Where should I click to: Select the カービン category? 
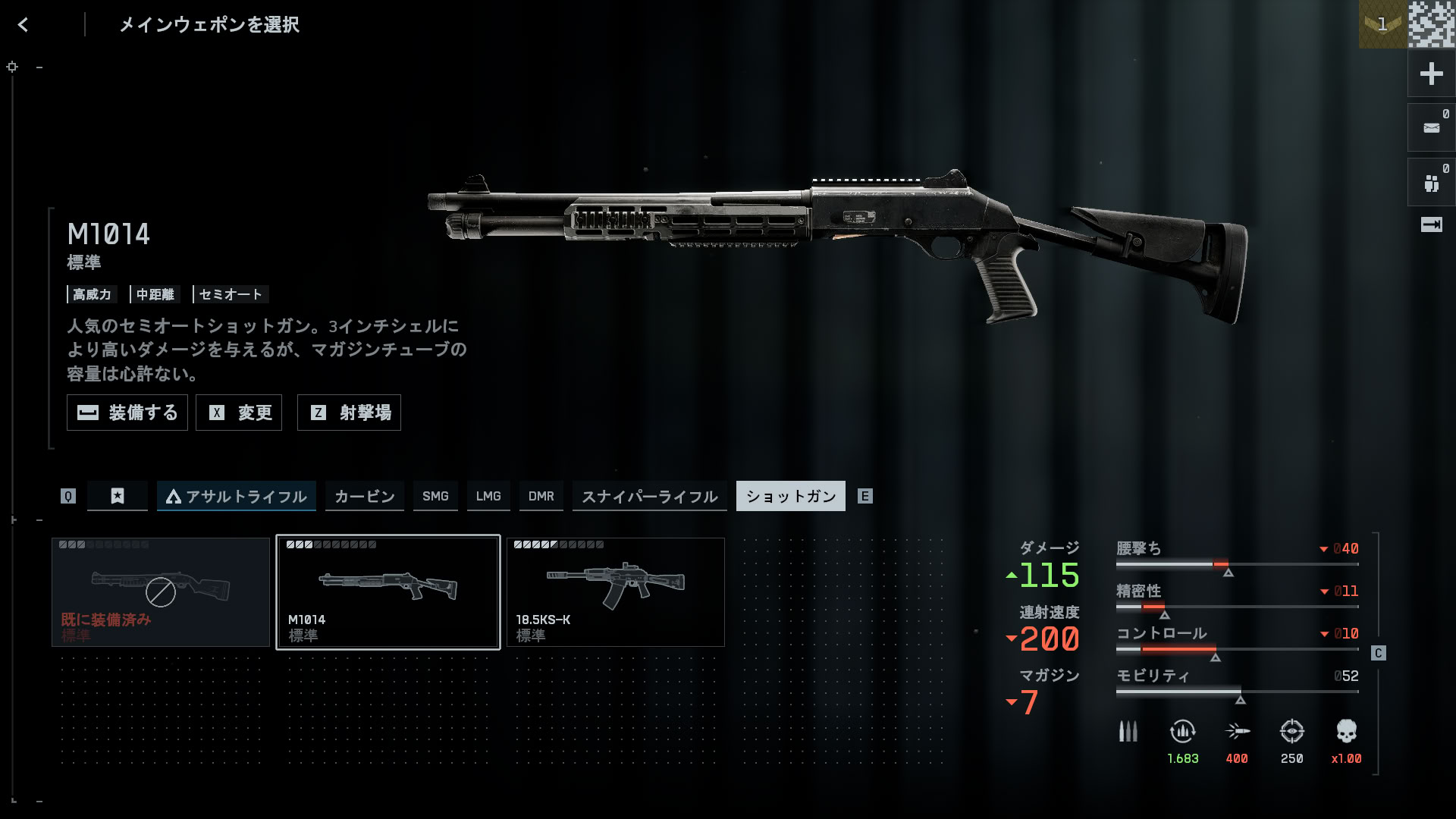365,496
